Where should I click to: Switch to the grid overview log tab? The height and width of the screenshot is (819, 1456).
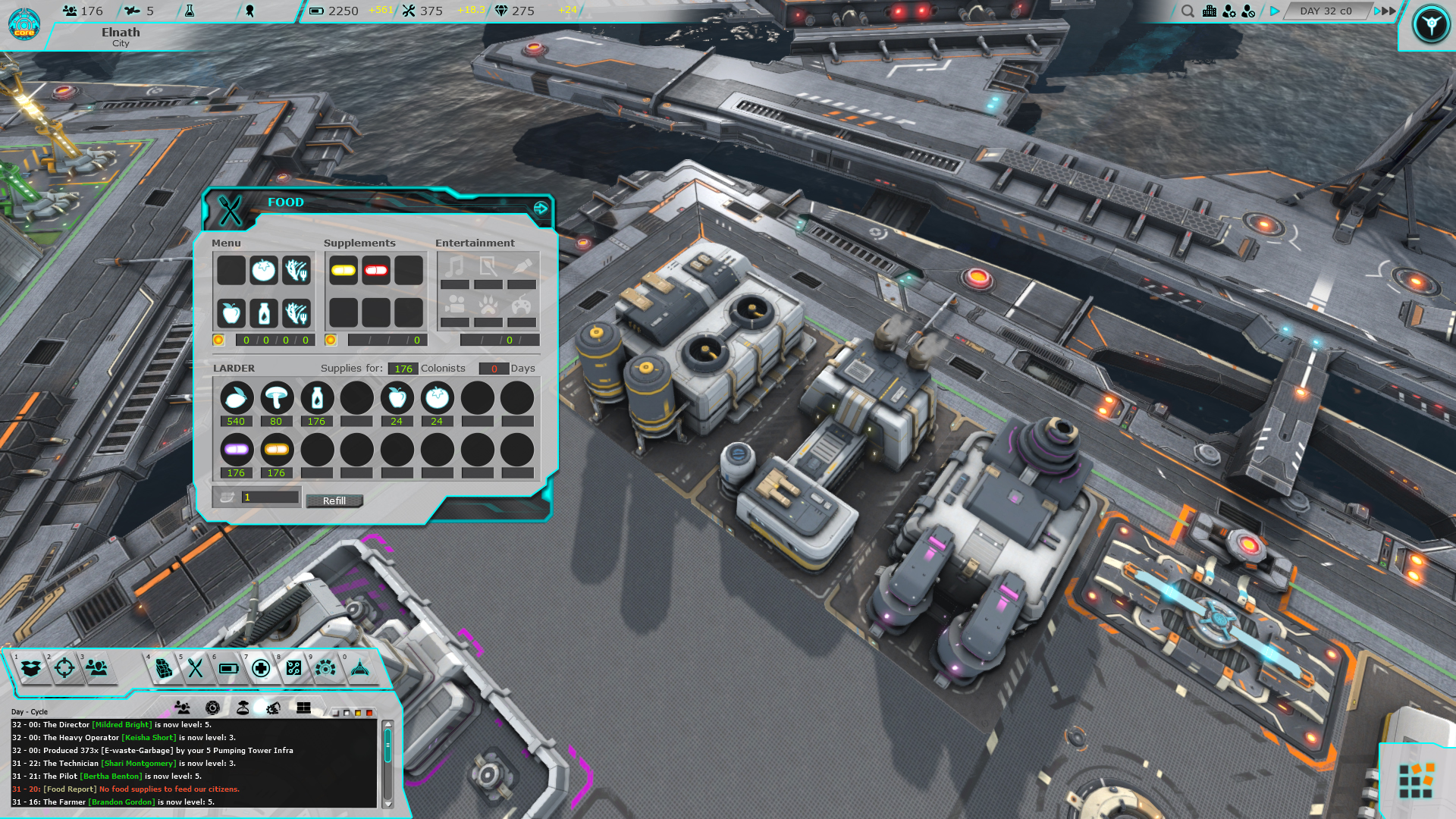[x=303, y=708]
